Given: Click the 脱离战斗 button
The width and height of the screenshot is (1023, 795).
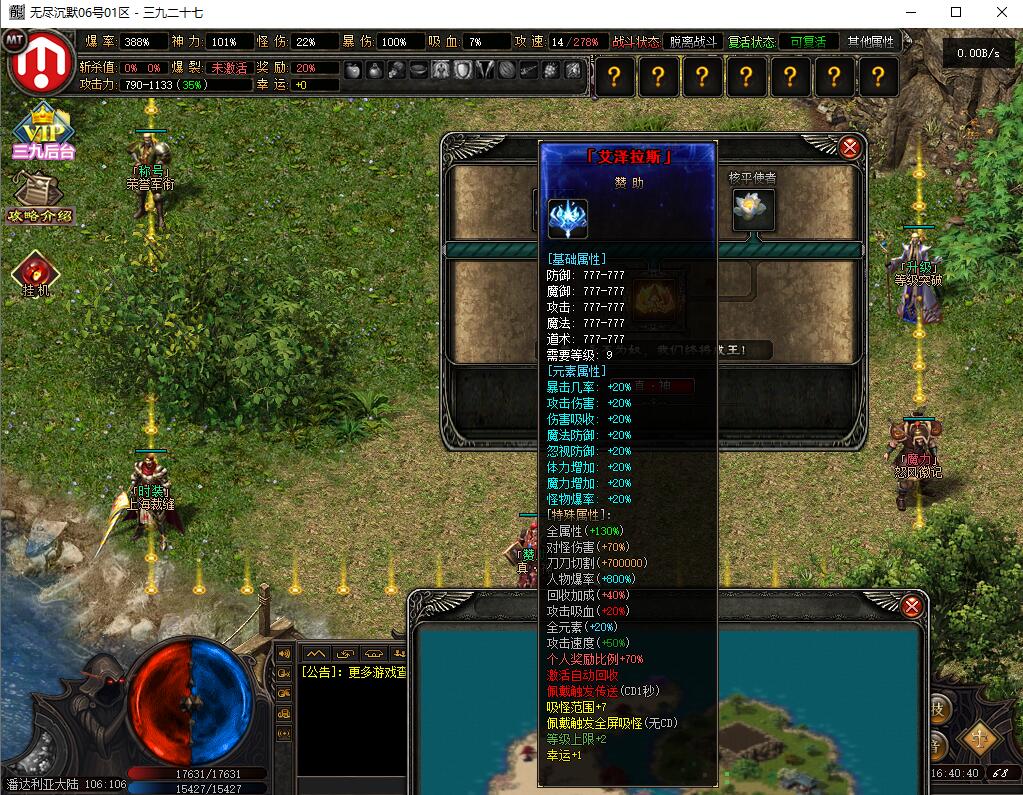Looking at the screenshot, I should (x=692, y=42).
